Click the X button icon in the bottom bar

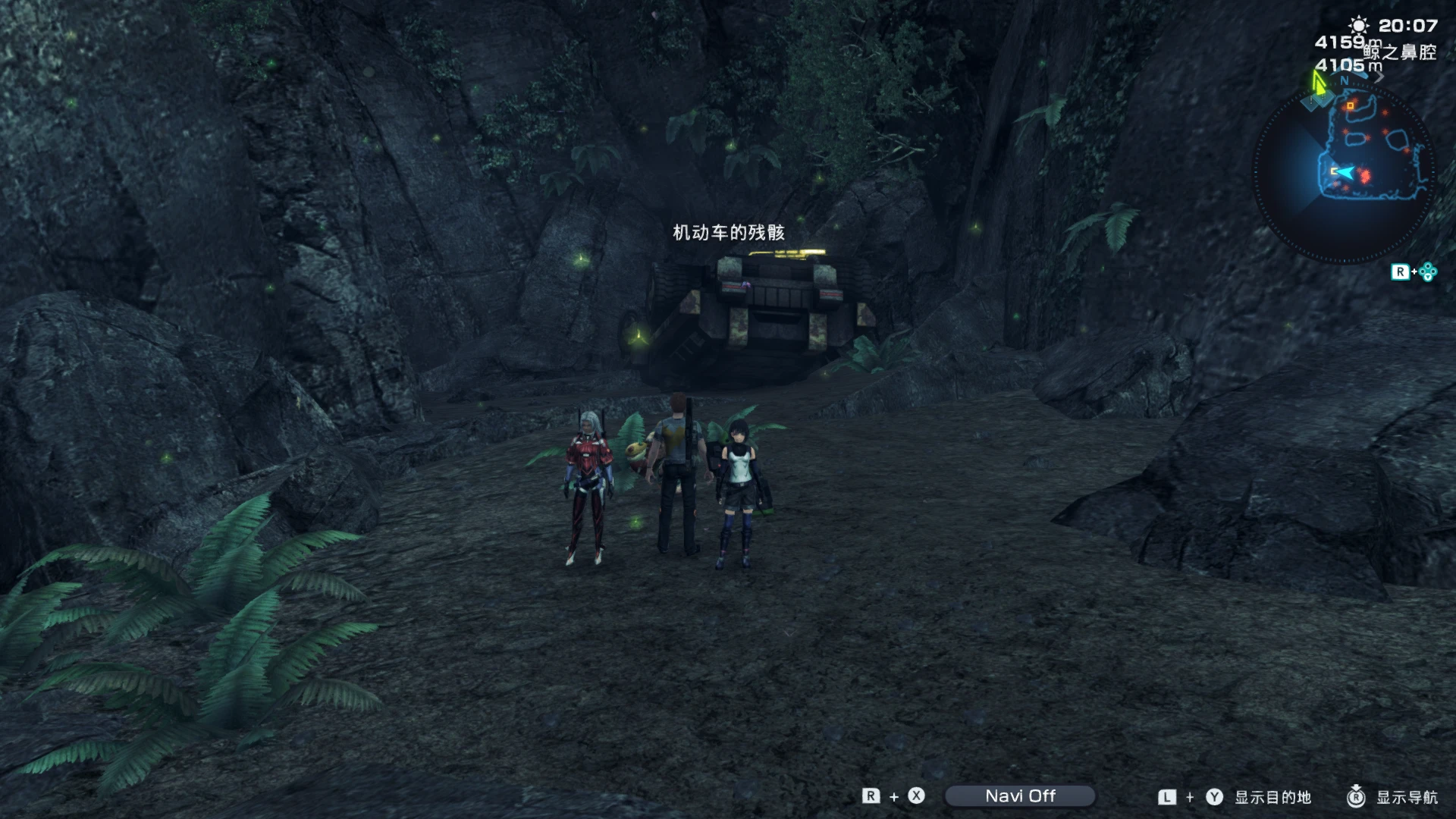point(916,796)
